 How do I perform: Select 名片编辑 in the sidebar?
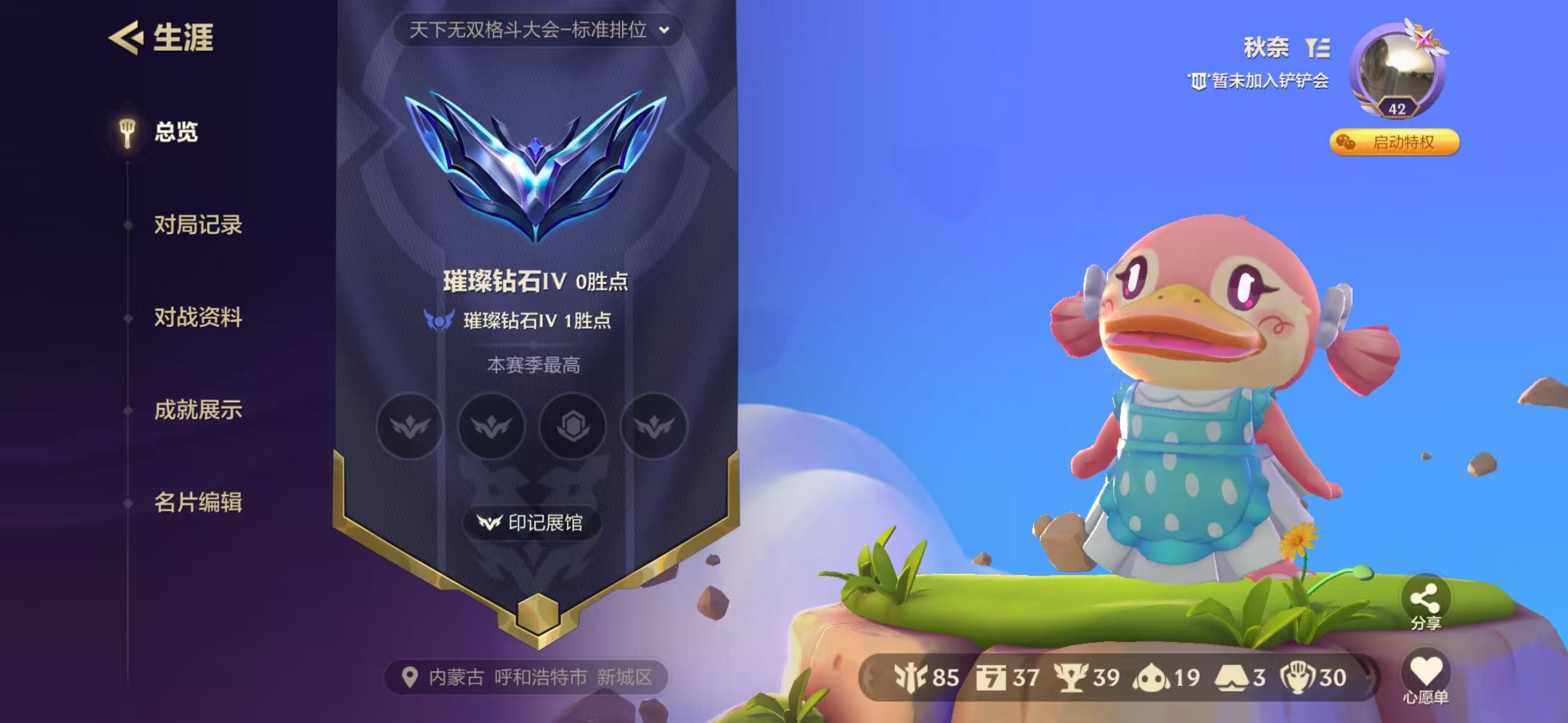[x=198, y=504]
